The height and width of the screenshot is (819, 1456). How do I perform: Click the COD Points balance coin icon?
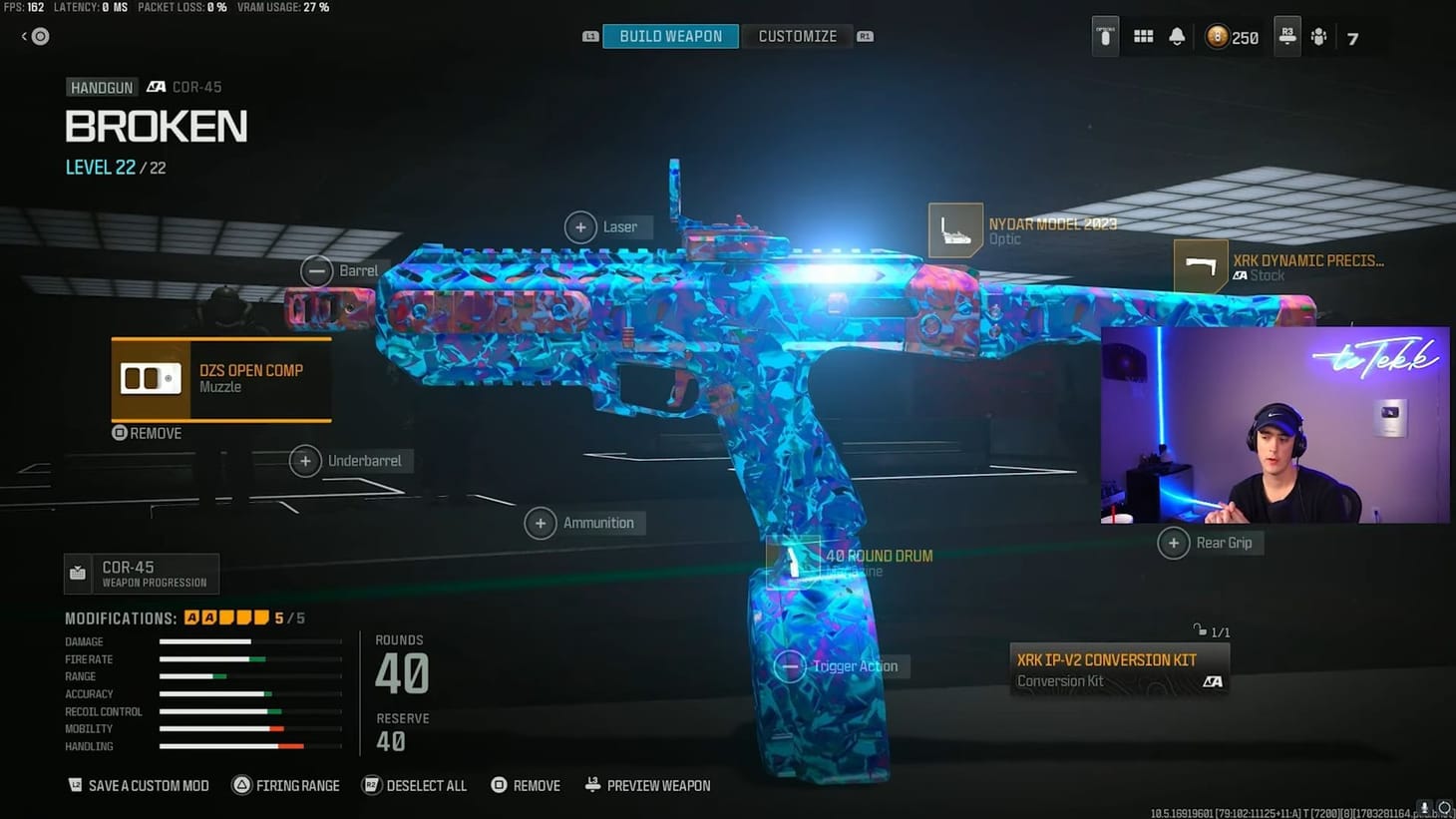tap(1216, 37)
